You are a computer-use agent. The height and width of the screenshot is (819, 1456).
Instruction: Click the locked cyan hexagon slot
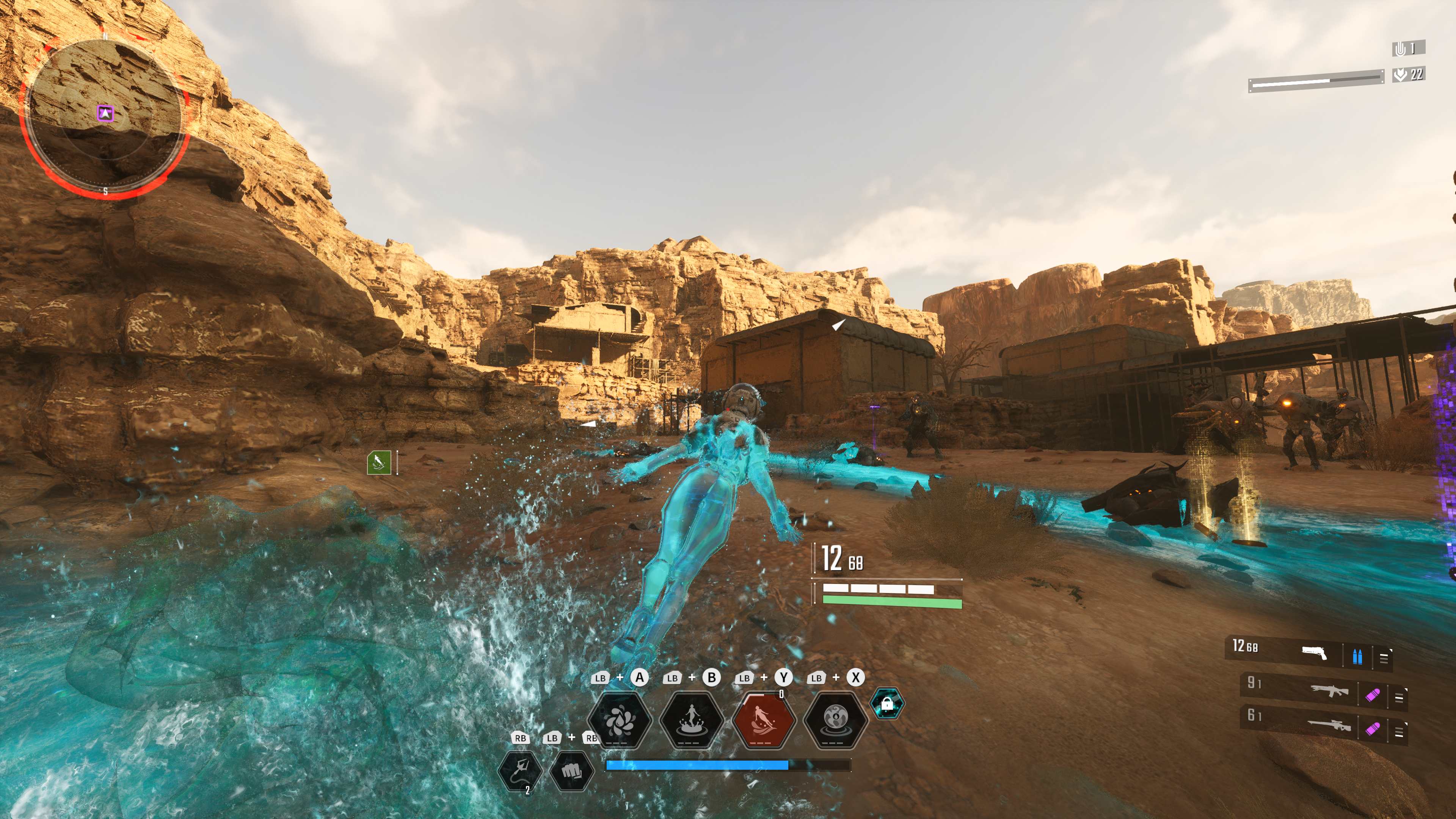click(887, 704)
